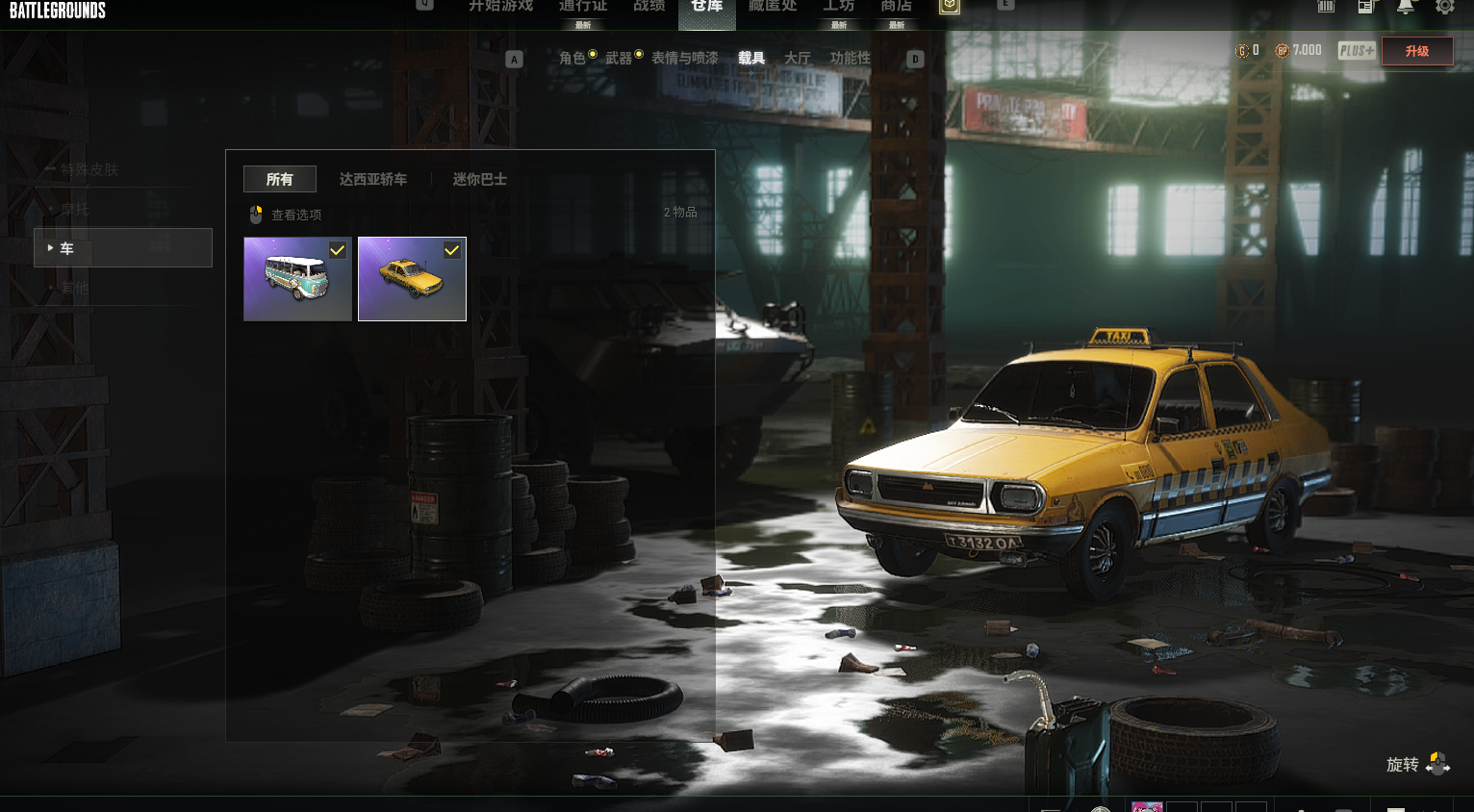Open settings via the gear icon
Viewport: 1474px width, 812px height.
pyautogui.click(x=1445, y=7)
